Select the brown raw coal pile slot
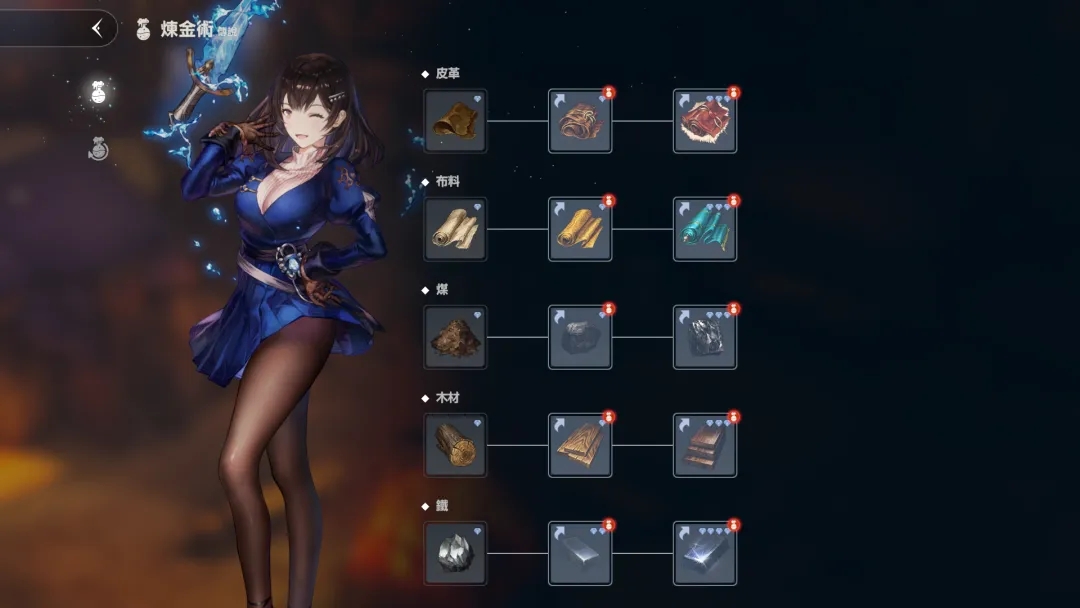Image resolution: width=1080 pixels, height=608 pixels. [455, 337]
